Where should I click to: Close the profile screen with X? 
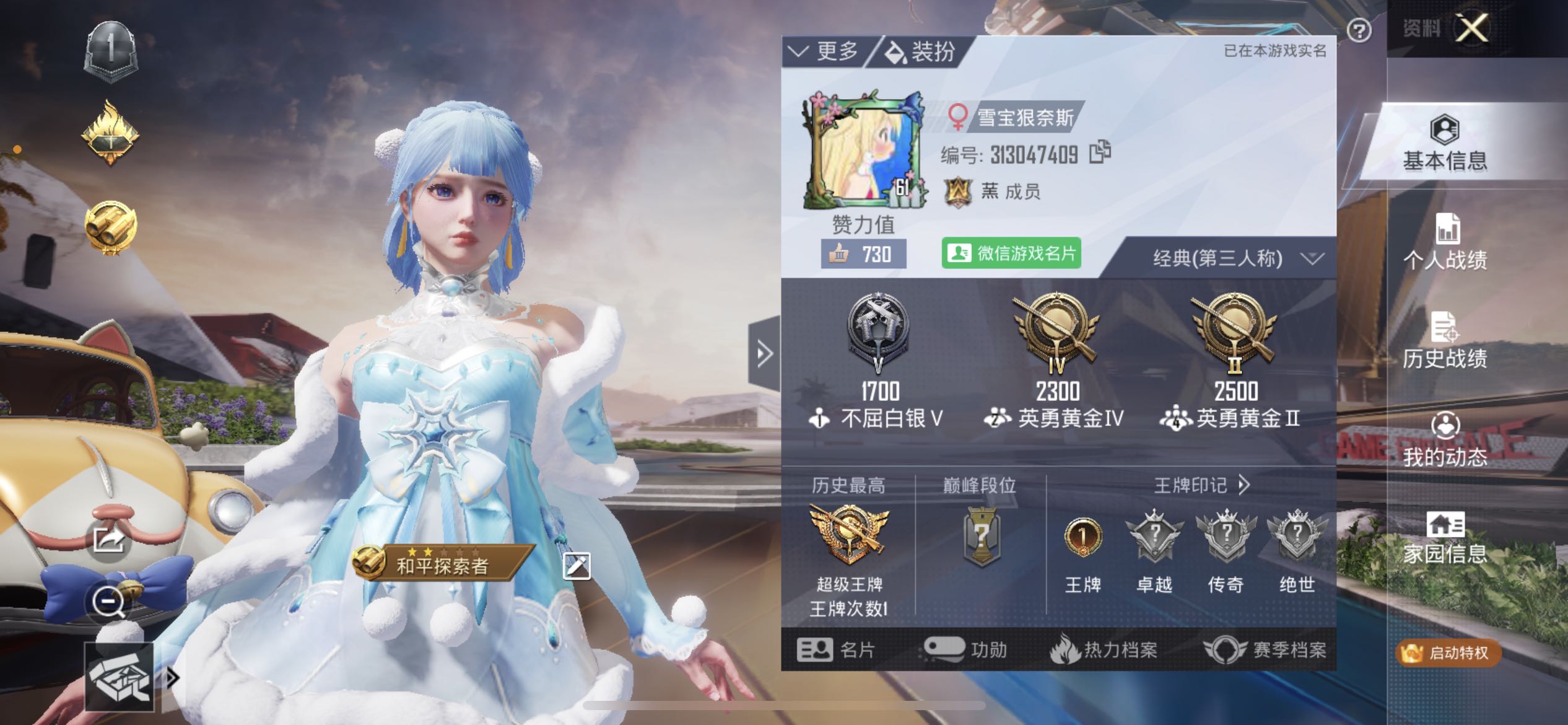[1471, 29]
